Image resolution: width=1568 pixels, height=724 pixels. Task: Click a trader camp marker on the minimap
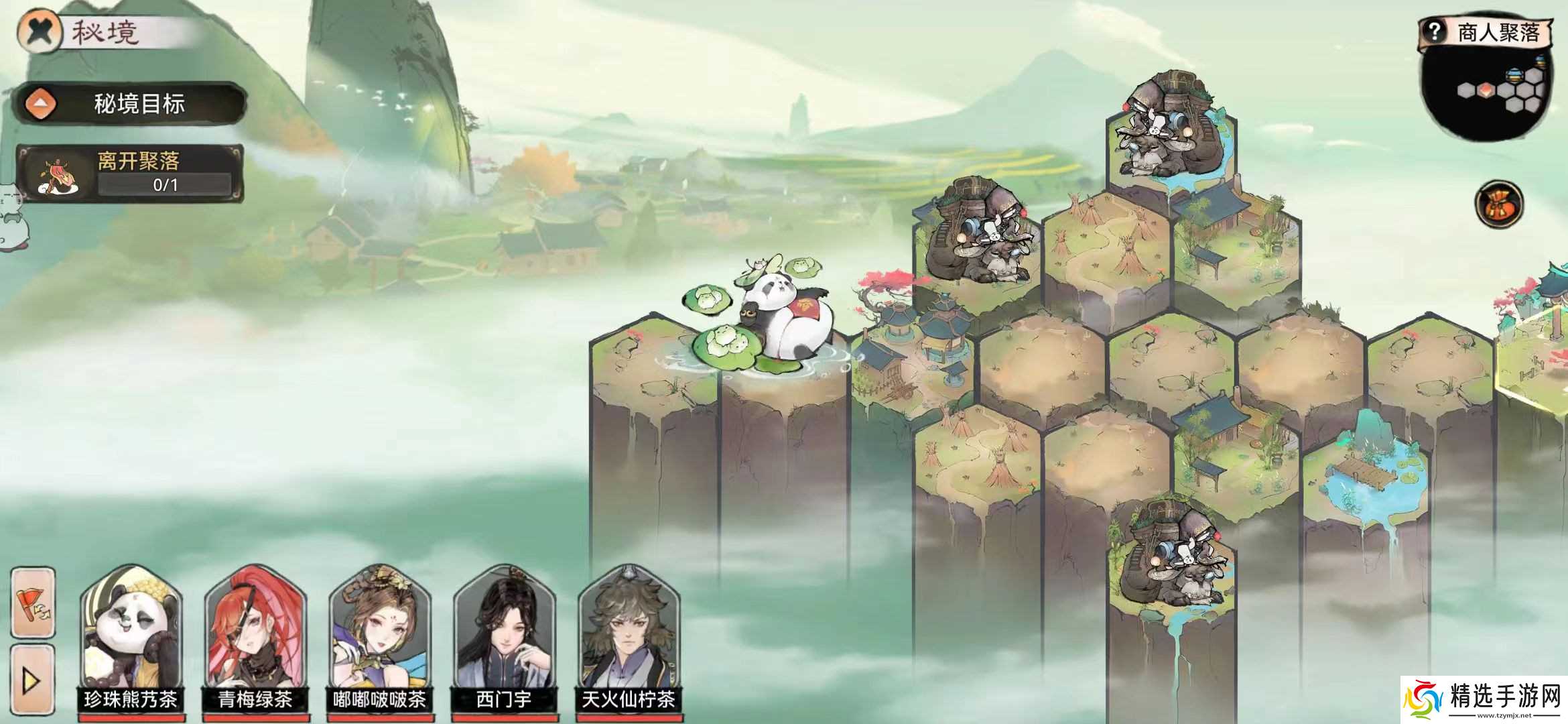[1514, 74]
